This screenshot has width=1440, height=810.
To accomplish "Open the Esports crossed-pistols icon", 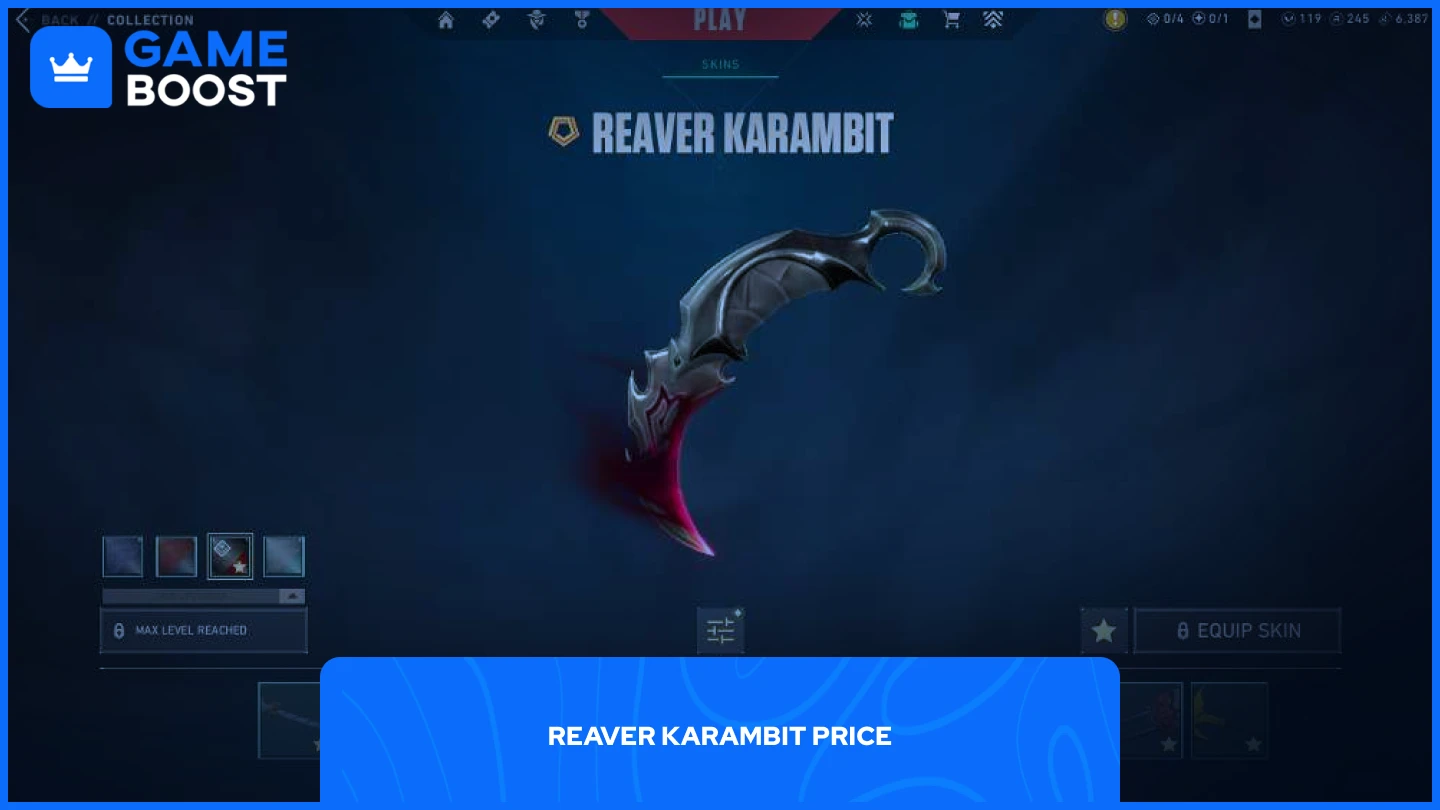I will [864, 19].
